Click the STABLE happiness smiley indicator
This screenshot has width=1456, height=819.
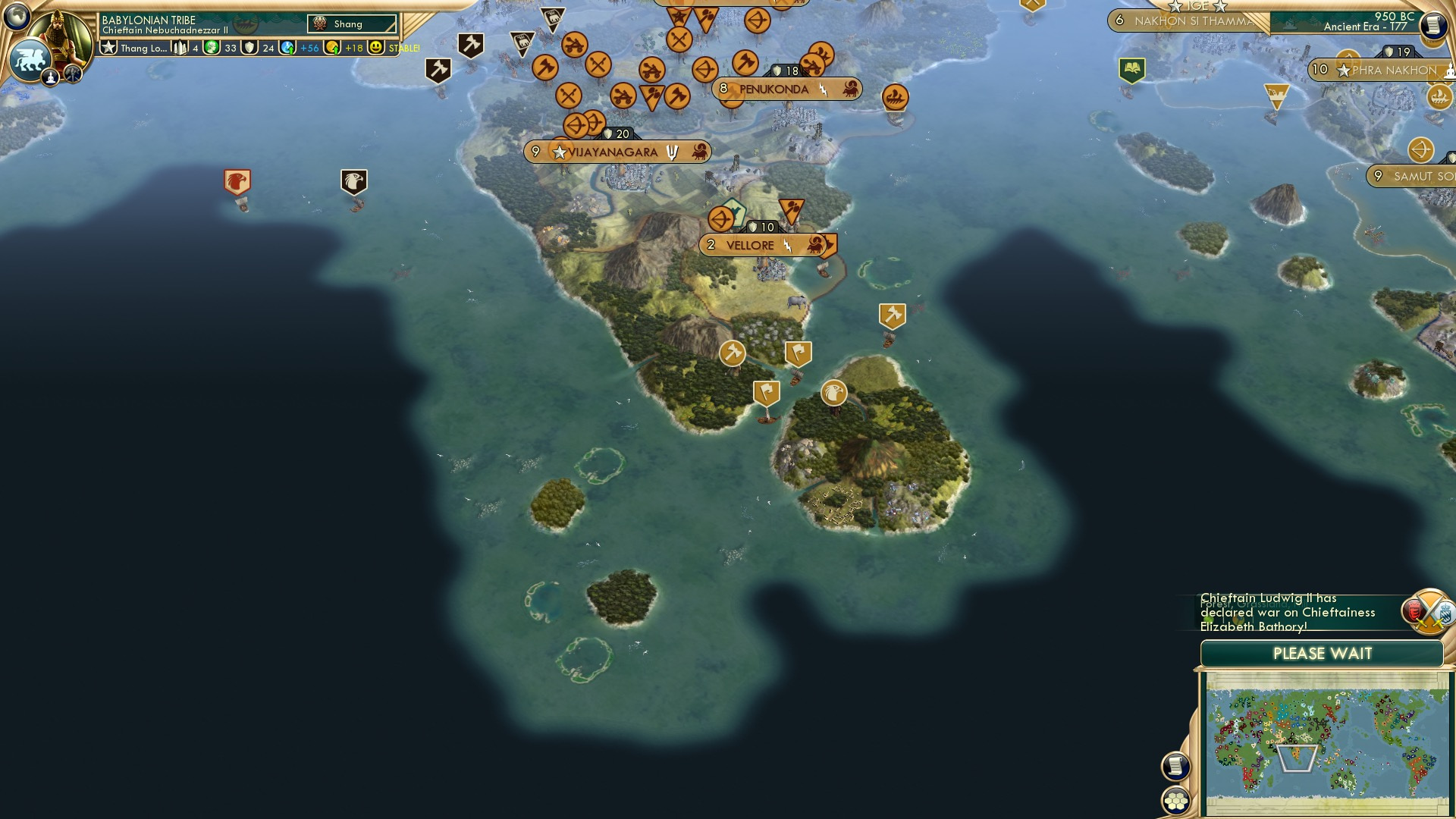377,47
